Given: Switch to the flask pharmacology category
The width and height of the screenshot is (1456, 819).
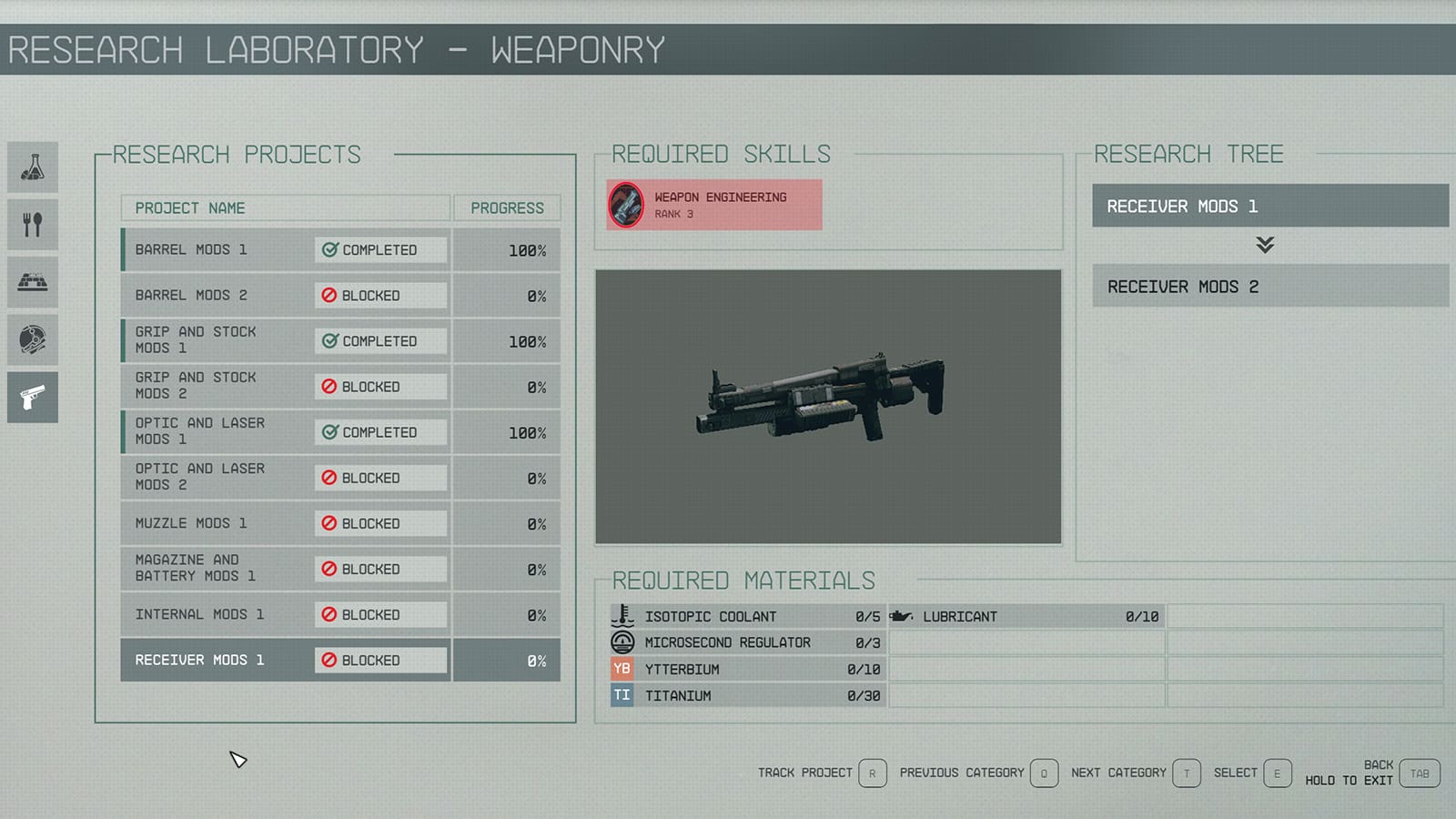Looking at the screenshot, I should [x=33, y=167].
